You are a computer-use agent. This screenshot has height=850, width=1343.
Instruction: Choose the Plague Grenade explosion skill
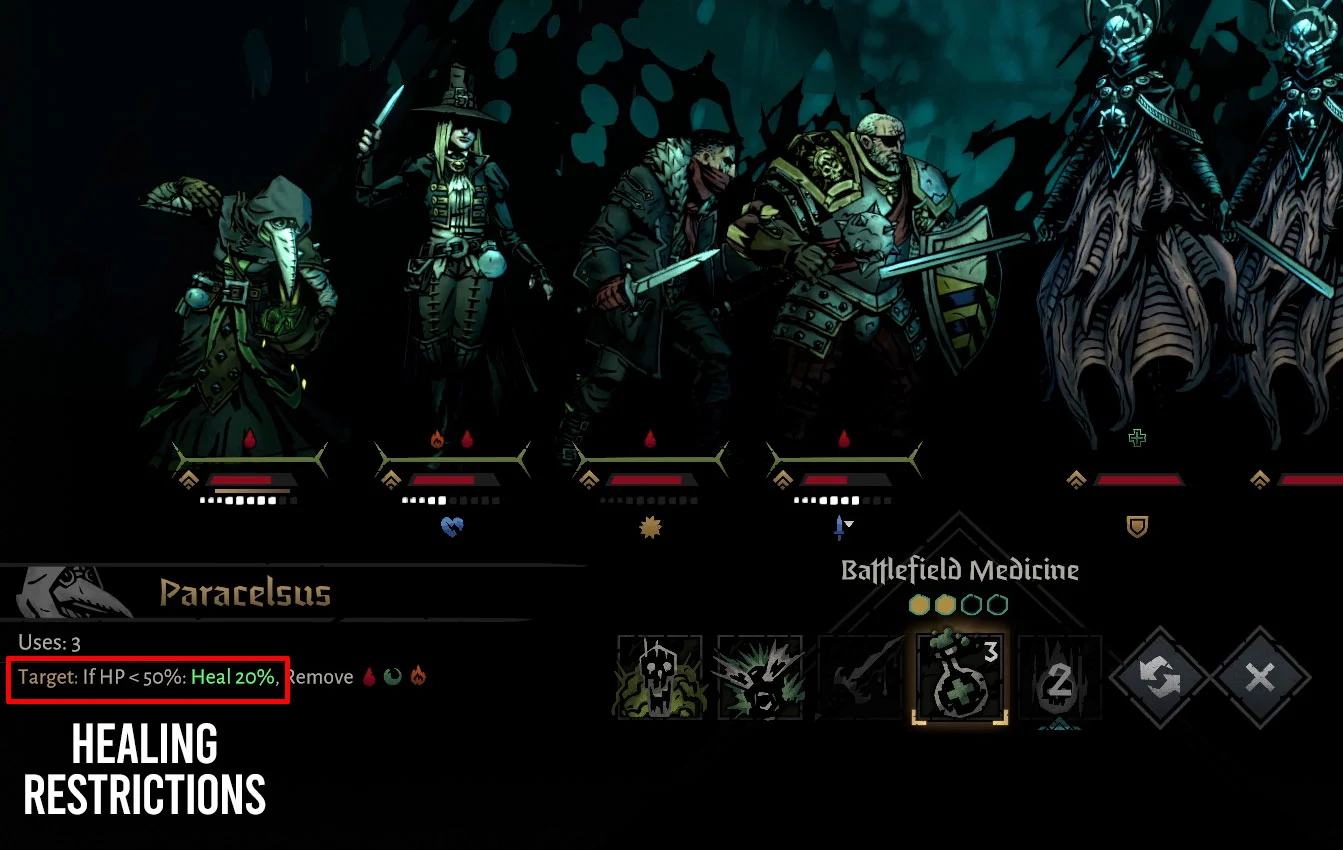tap(759, 677)
